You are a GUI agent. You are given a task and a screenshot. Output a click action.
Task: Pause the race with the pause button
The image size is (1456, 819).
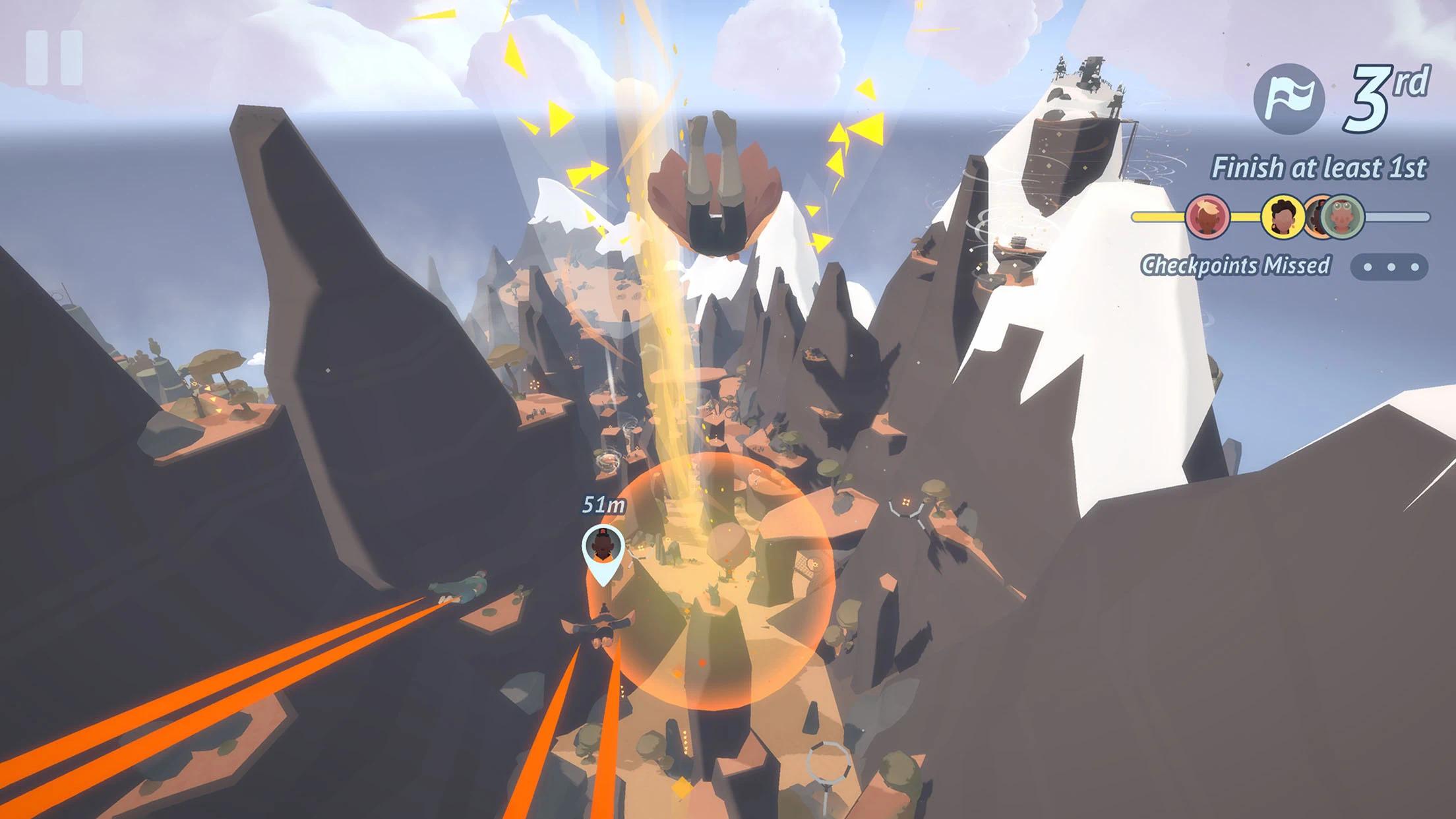[55, 58]
